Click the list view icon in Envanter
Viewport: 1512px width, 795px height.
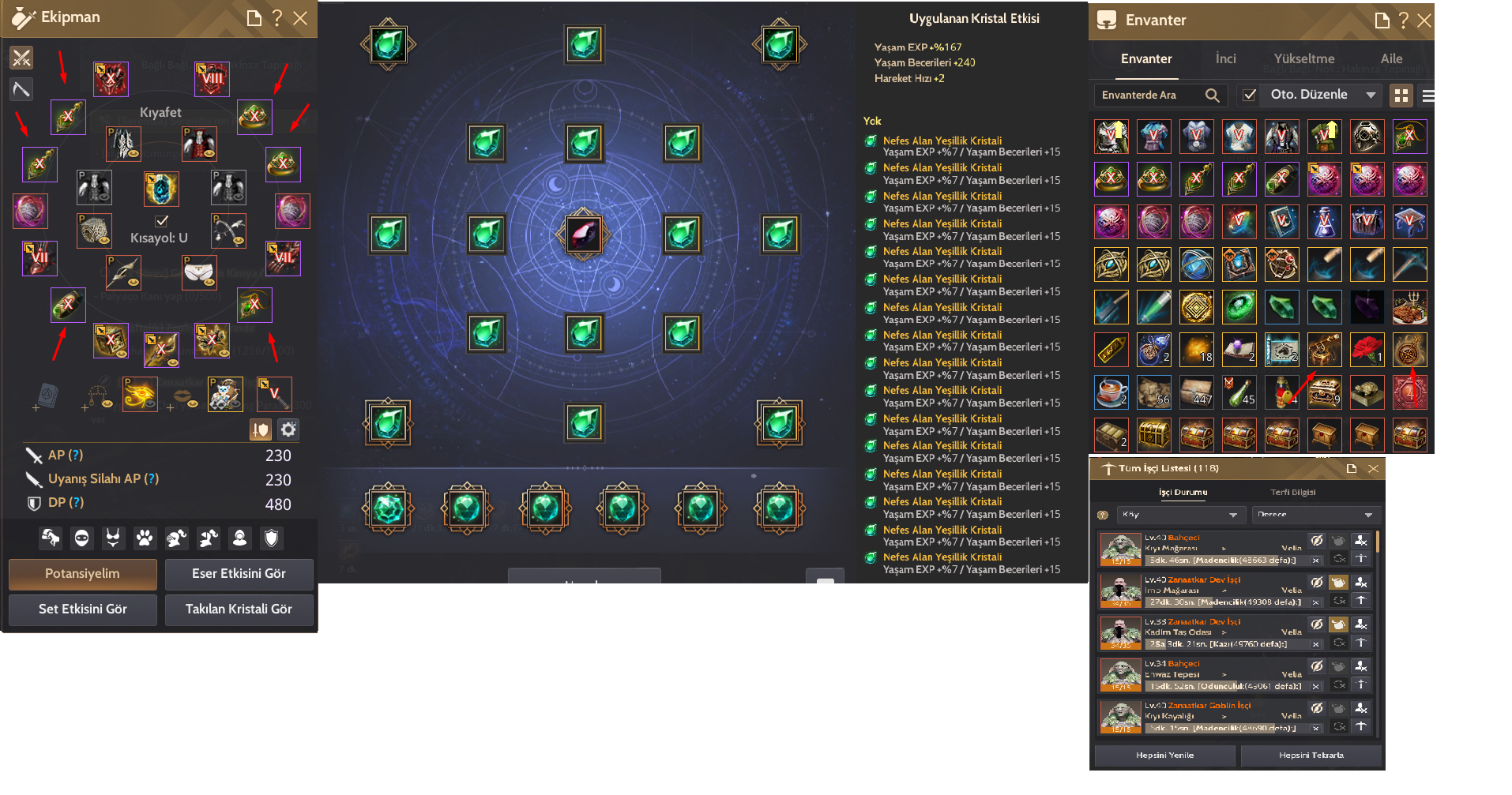click(1428, 95)
